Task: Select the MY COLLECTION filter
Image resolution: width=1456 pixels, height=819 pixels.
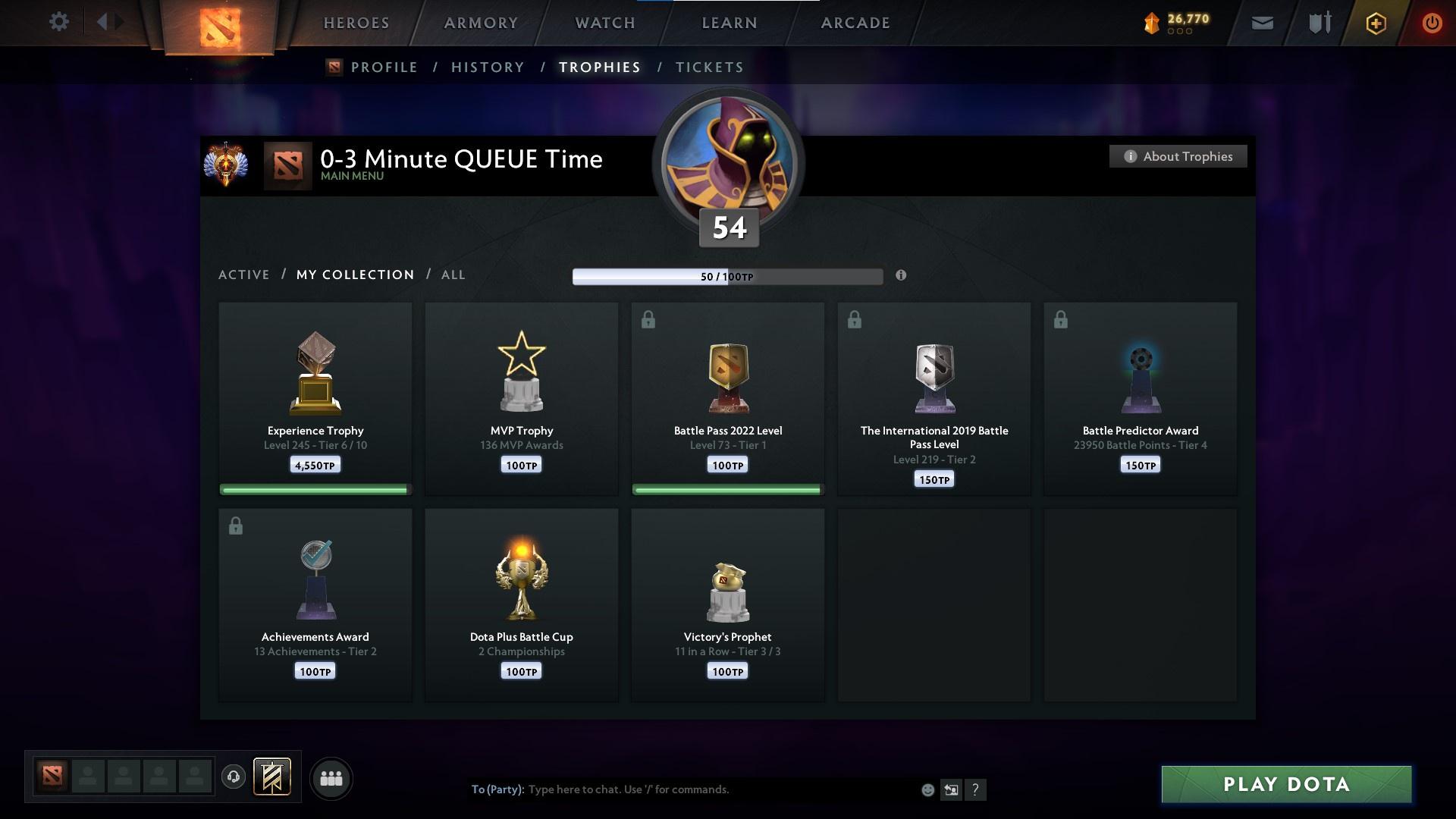Action: click(354, 275)
